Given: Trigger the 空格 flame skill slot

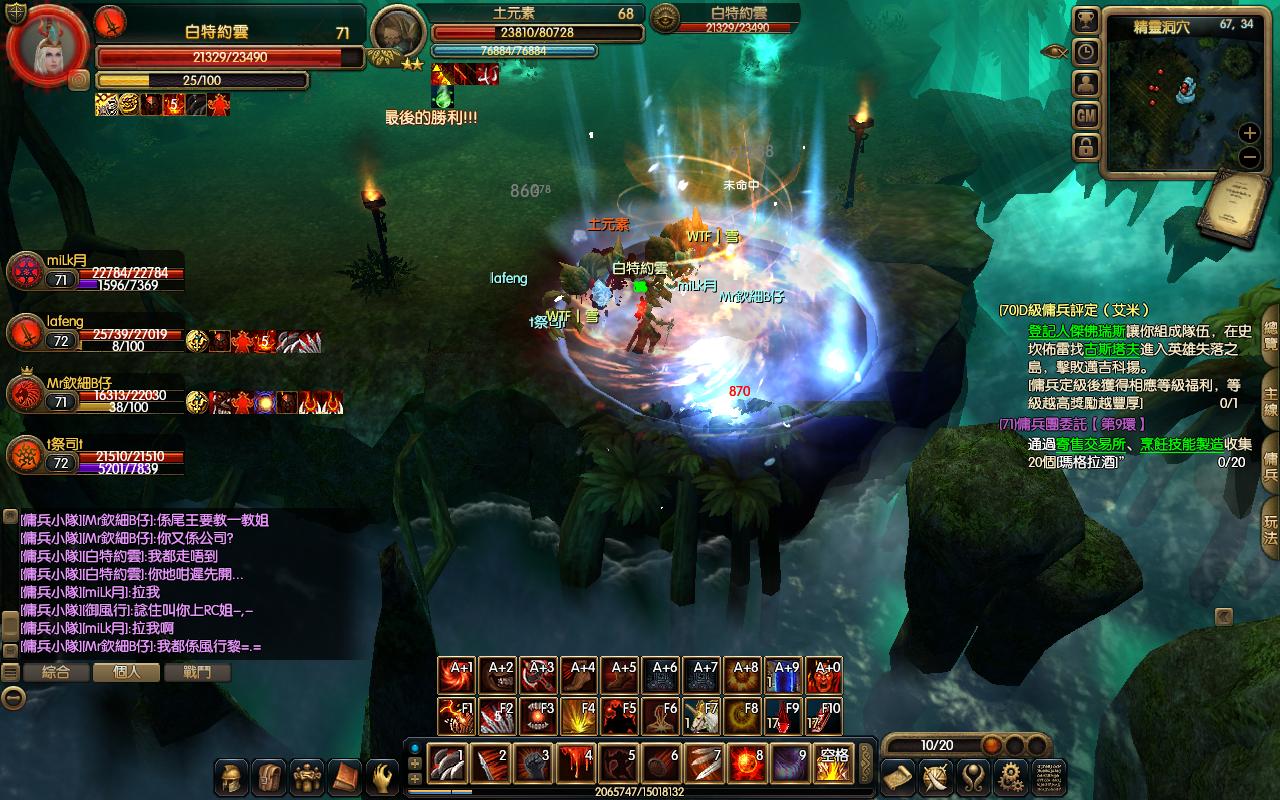Looking at the screenshot, I should coord(833,764).
